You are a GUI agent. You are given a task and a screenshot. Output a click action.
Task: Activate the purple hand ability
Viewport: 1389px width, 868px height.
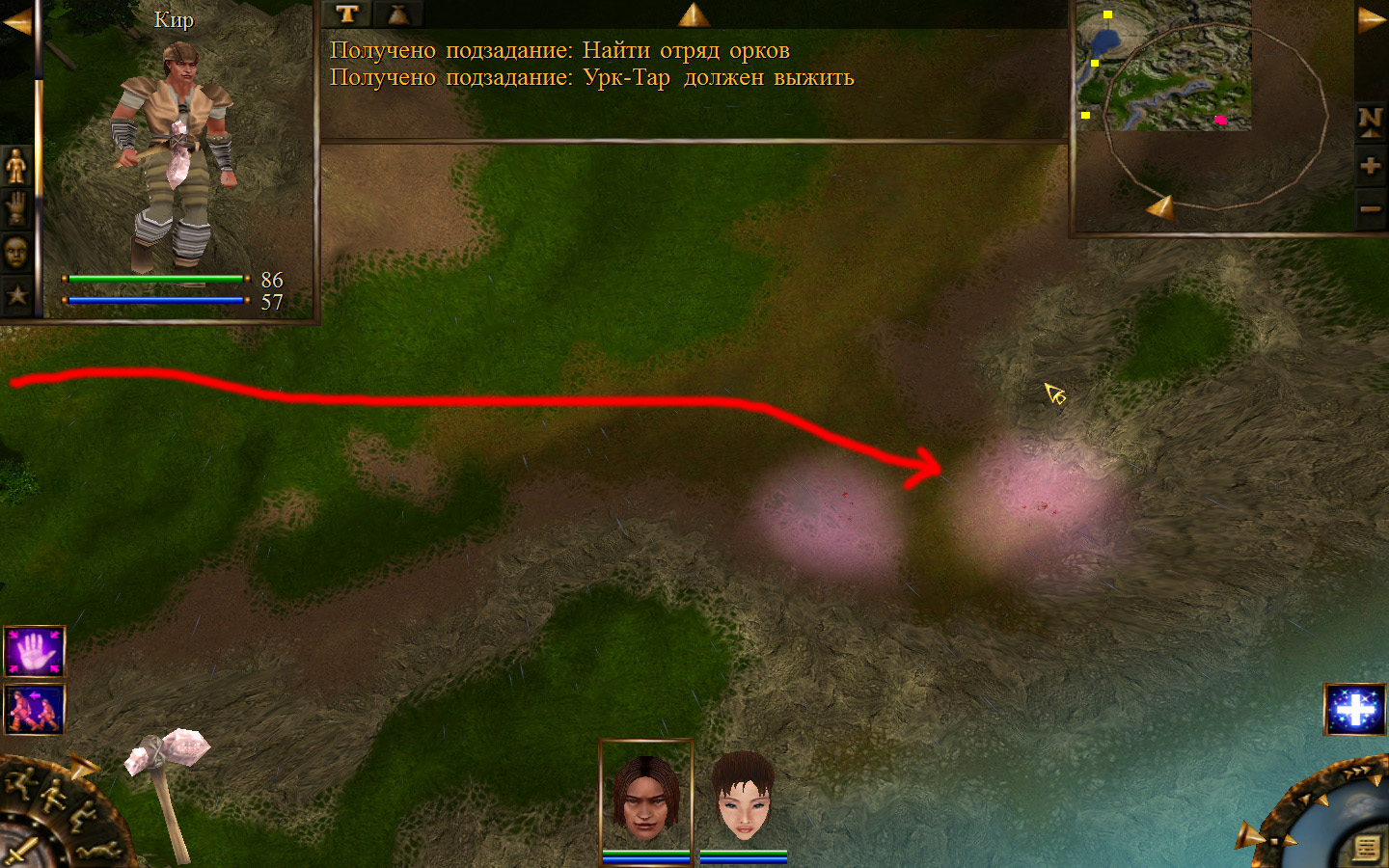click(x=35, y=652)
